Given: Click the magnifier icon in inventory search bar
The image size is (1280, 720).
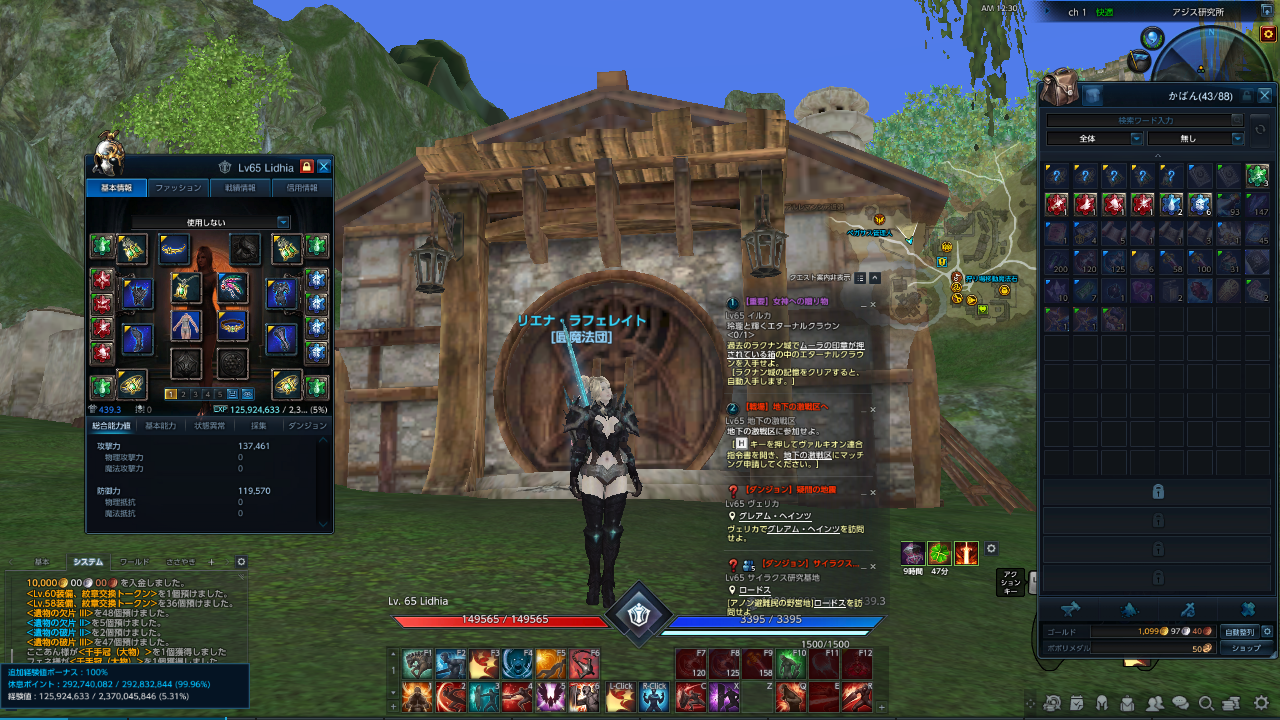Looking at the screenshot, I should pos(1237,119).
